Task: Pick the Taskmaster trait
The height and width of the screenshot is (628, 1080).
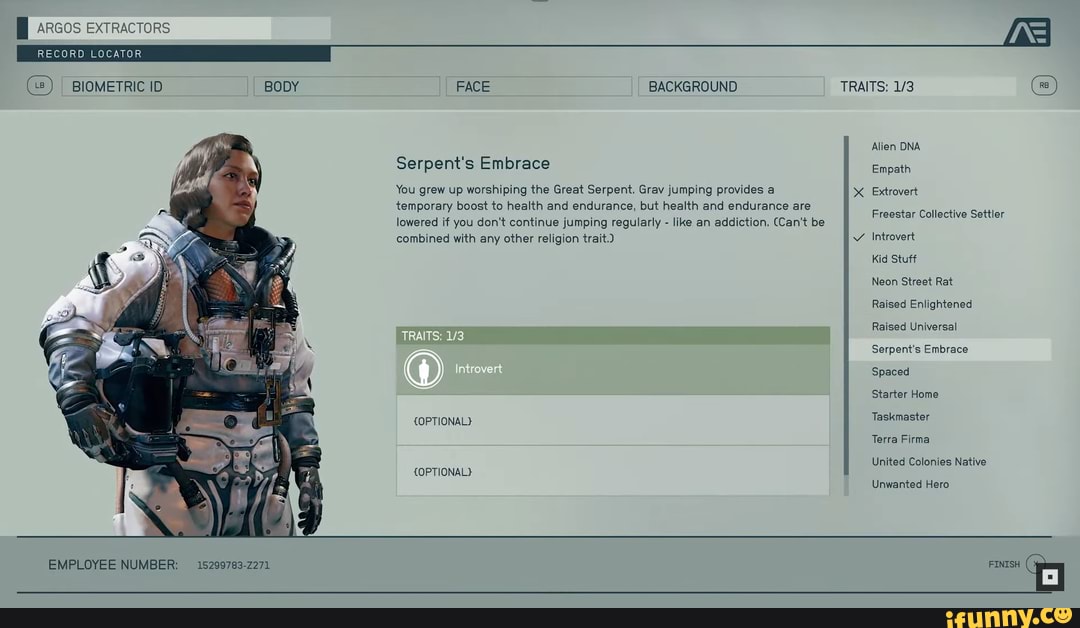Action: point(901,417)
